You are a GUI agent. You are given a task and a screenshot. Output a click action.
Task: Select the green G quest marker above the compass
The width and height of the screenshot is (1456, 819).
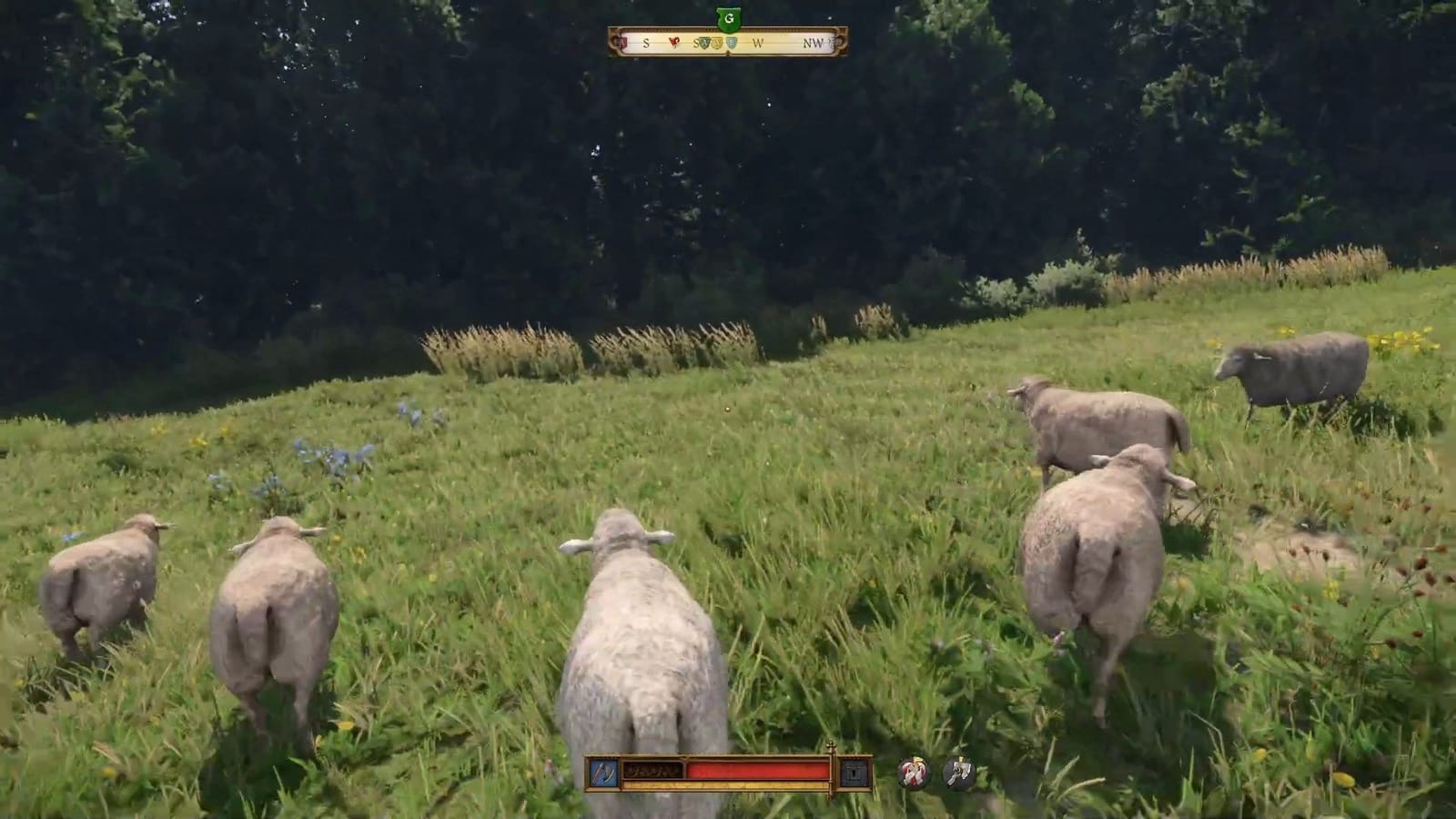[x=730, y=18]
